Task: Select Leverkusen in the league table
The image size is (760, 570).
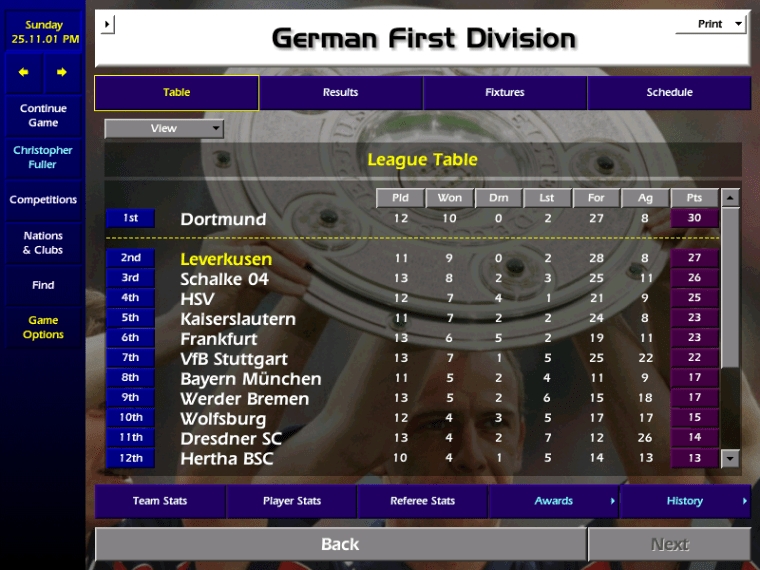Action: point(226,259)
